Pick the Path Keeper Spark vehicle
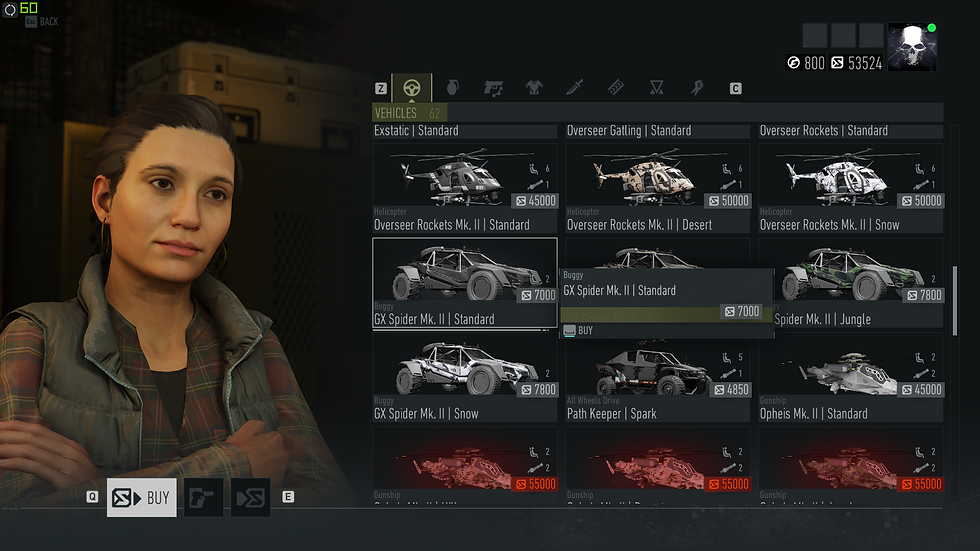 (657, 376)
